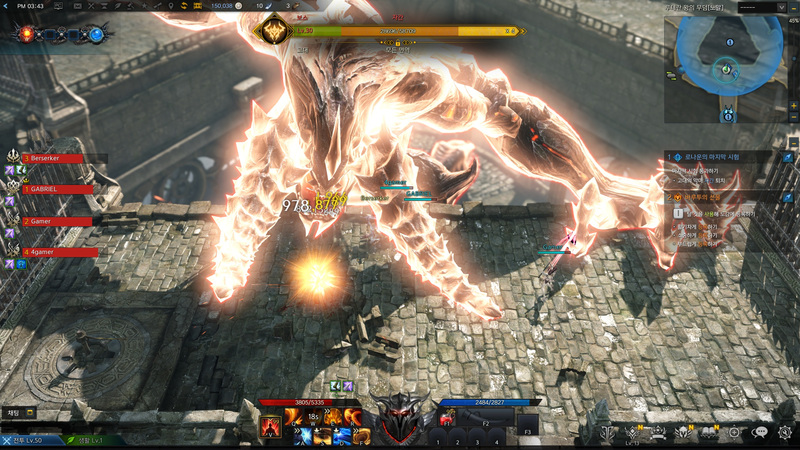Open the open-book menu icon
This screenshot has width=800, height=450.
point(710,433)
